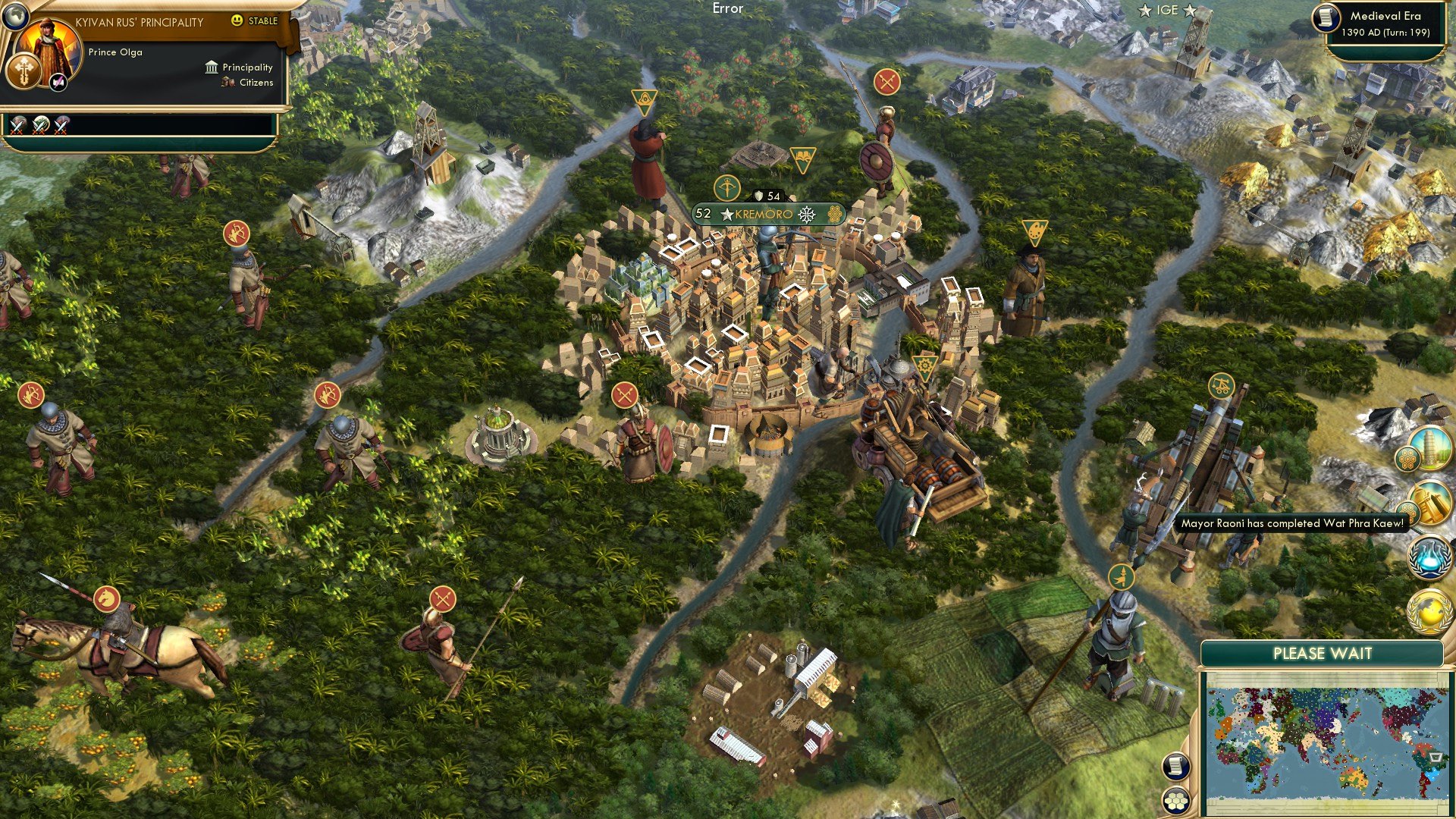Click the religion cross icon on the leader panel
This screenshot has width=1456, height=819.
pyautogui.click(x=24, y=71)
